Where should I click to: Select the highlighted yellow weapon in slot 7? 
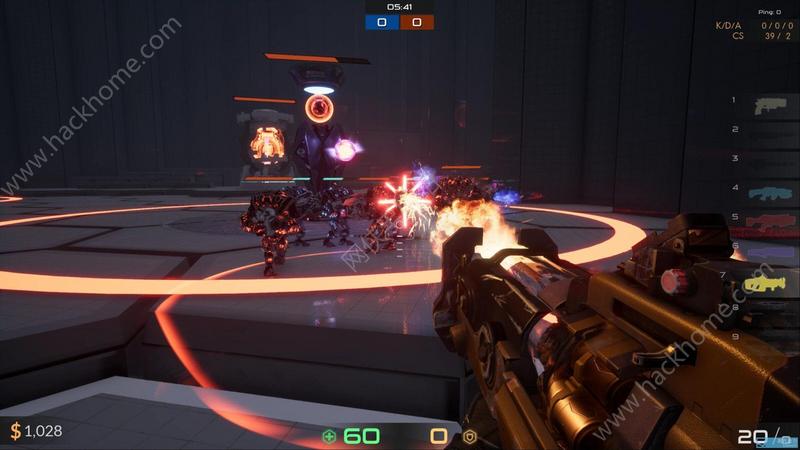[766, 283]
